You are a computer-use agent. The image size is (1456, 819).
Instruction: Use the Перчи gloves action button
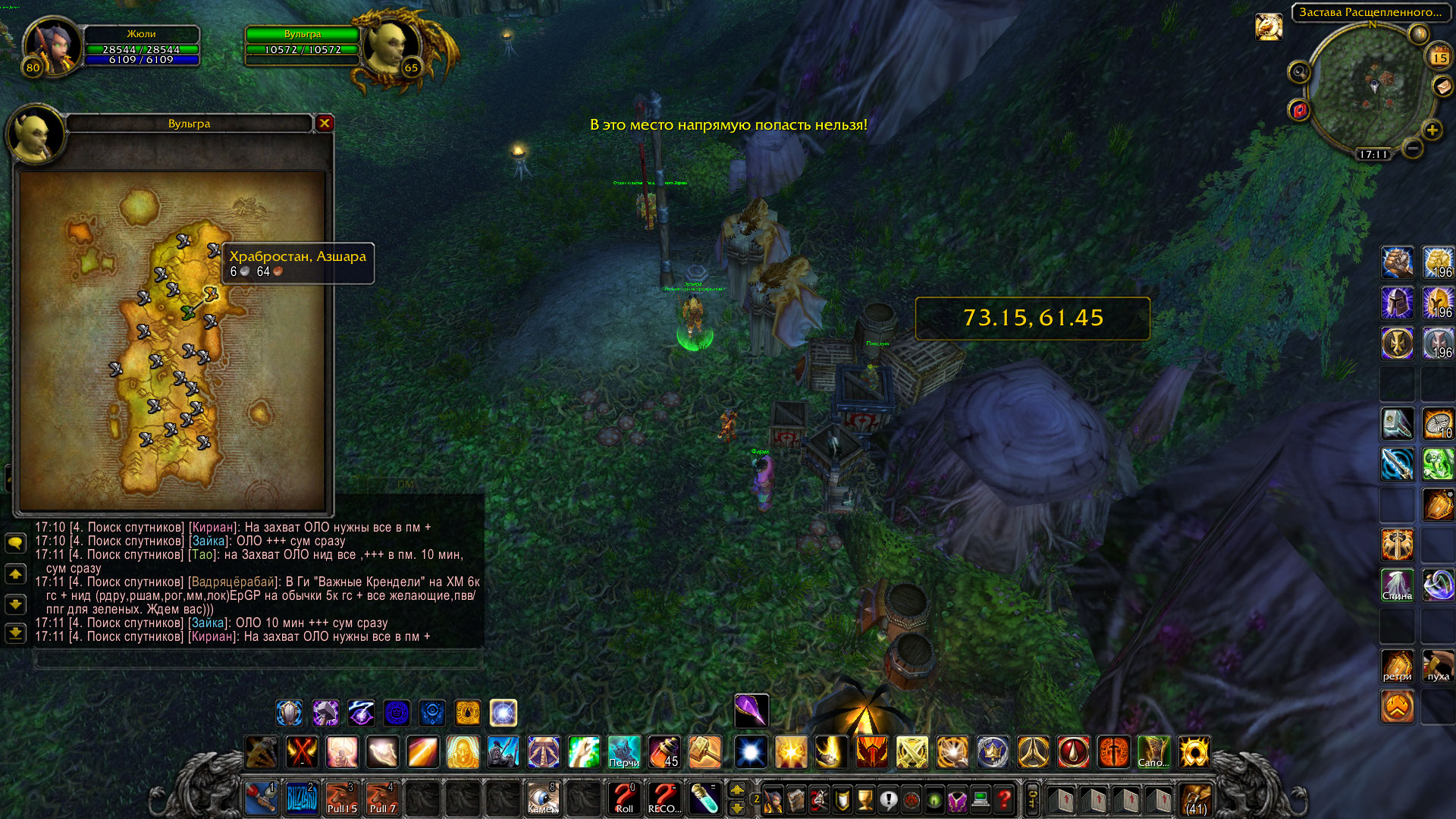coord(624,752)
